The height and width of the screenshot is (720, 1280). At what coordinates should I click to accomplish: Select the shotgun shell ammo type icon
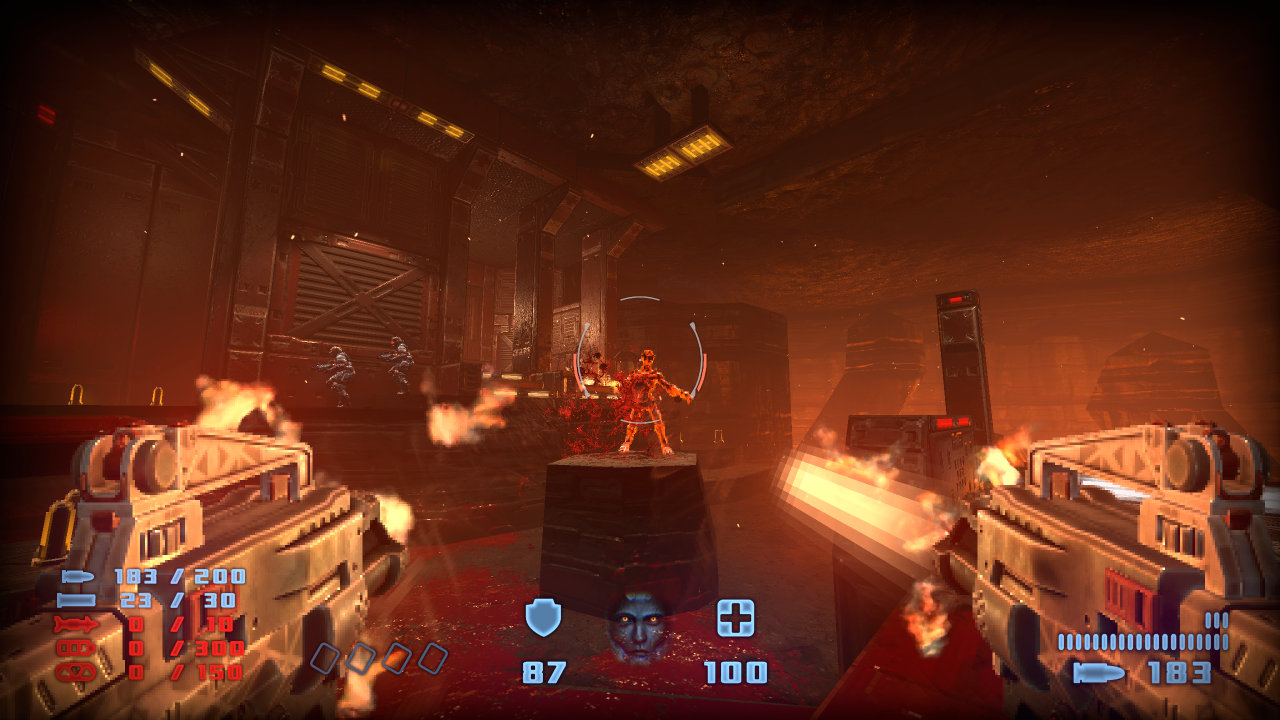76,600
